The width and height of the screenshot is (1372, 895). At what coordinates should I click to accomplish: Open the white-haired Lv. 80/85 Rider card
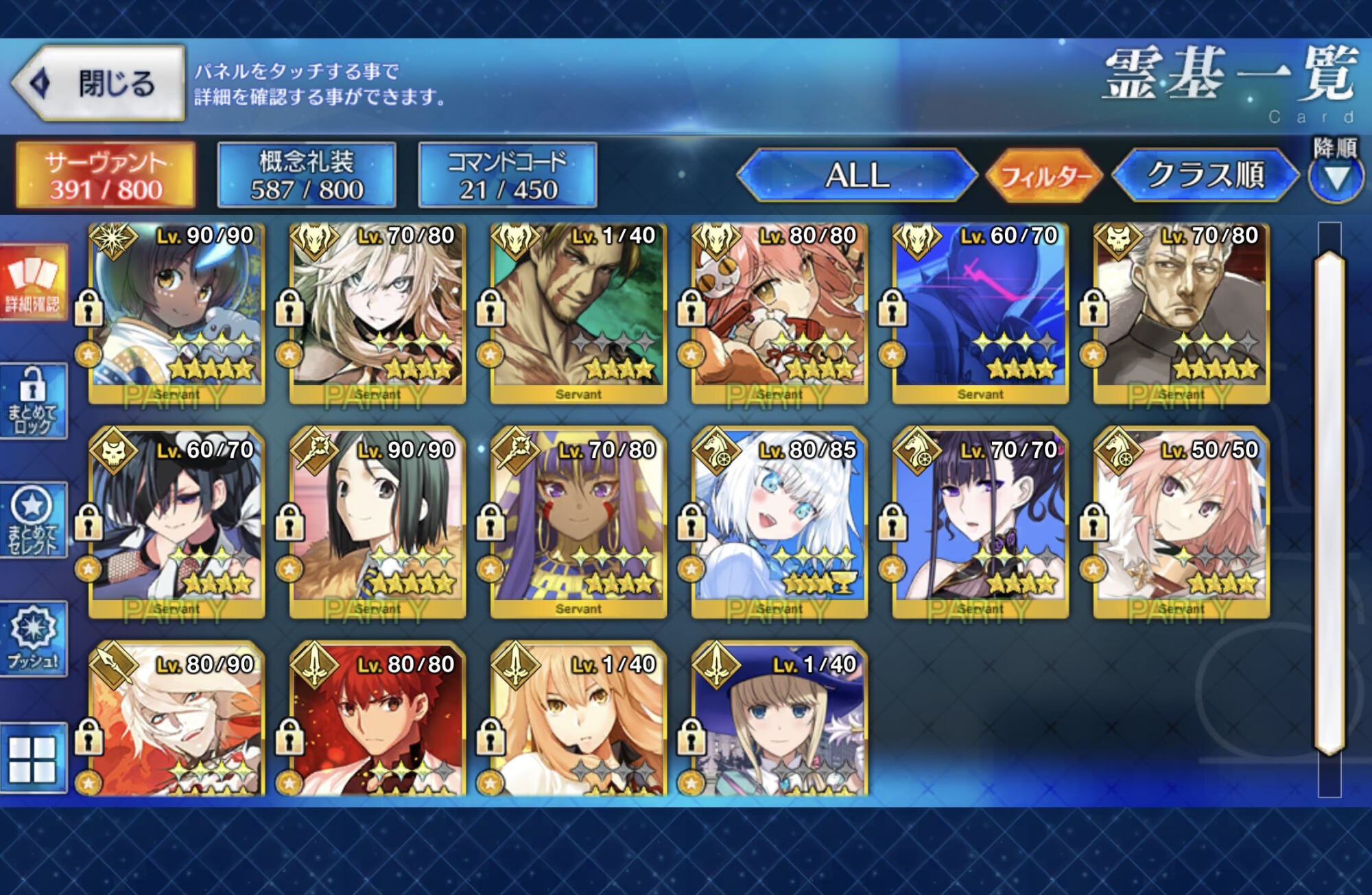tap(779, 525)
